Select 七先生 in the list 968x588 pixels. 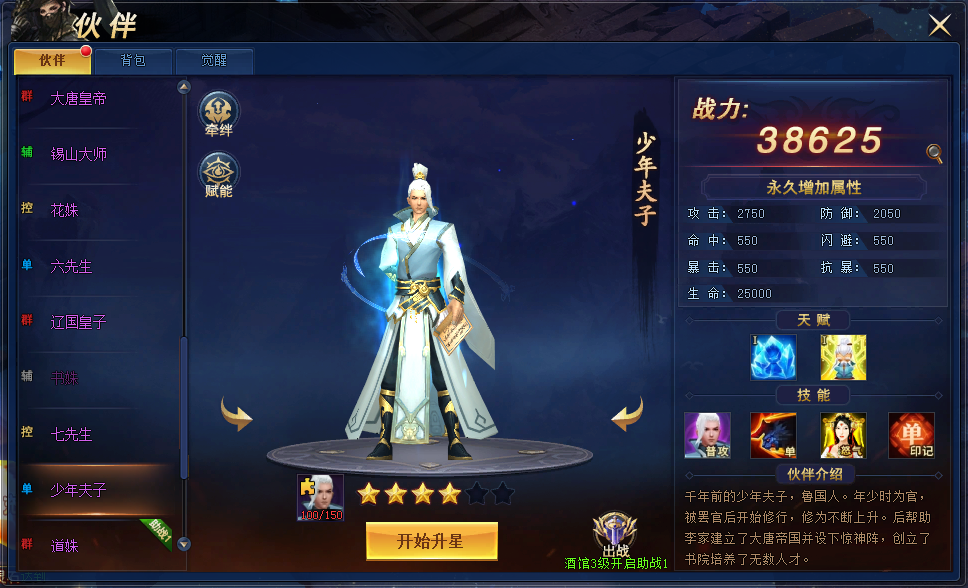click(x=72, y=435)
